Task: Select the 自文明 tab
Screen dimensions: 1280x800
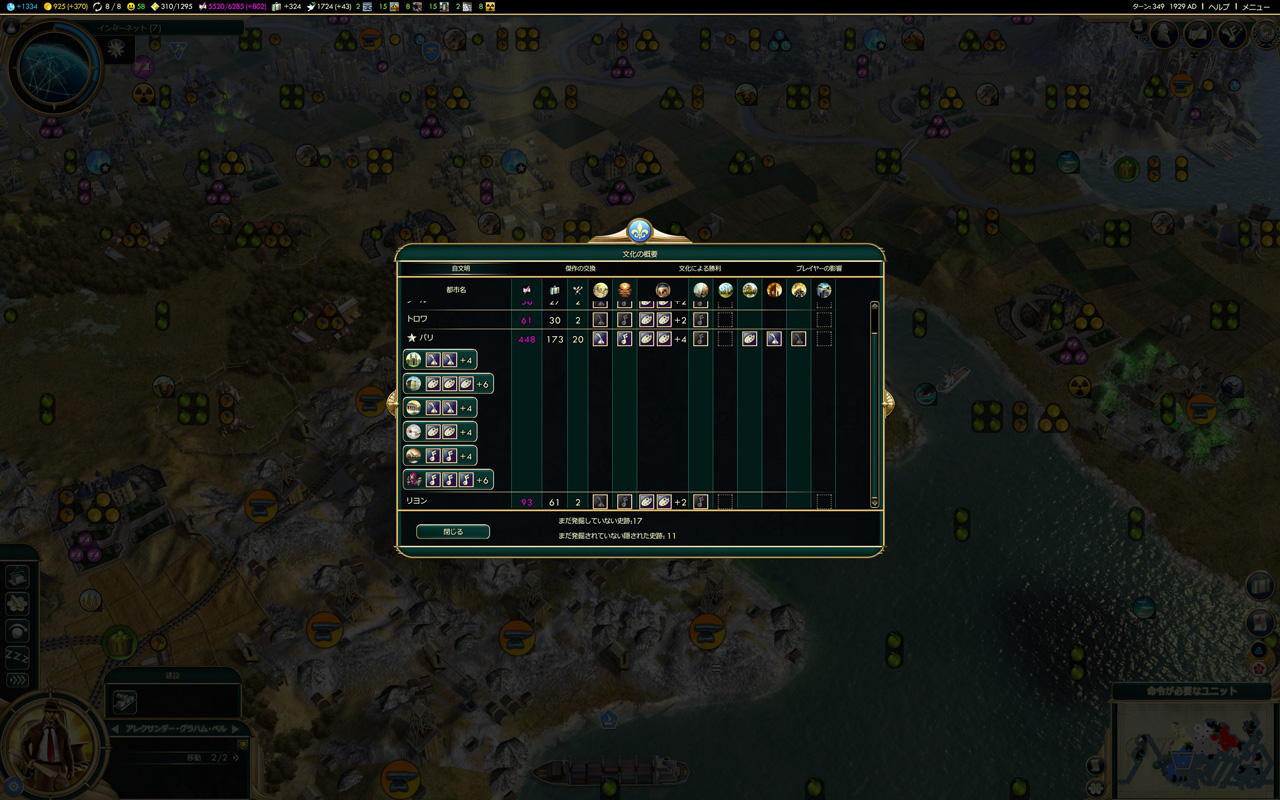Action: point(460,269)
